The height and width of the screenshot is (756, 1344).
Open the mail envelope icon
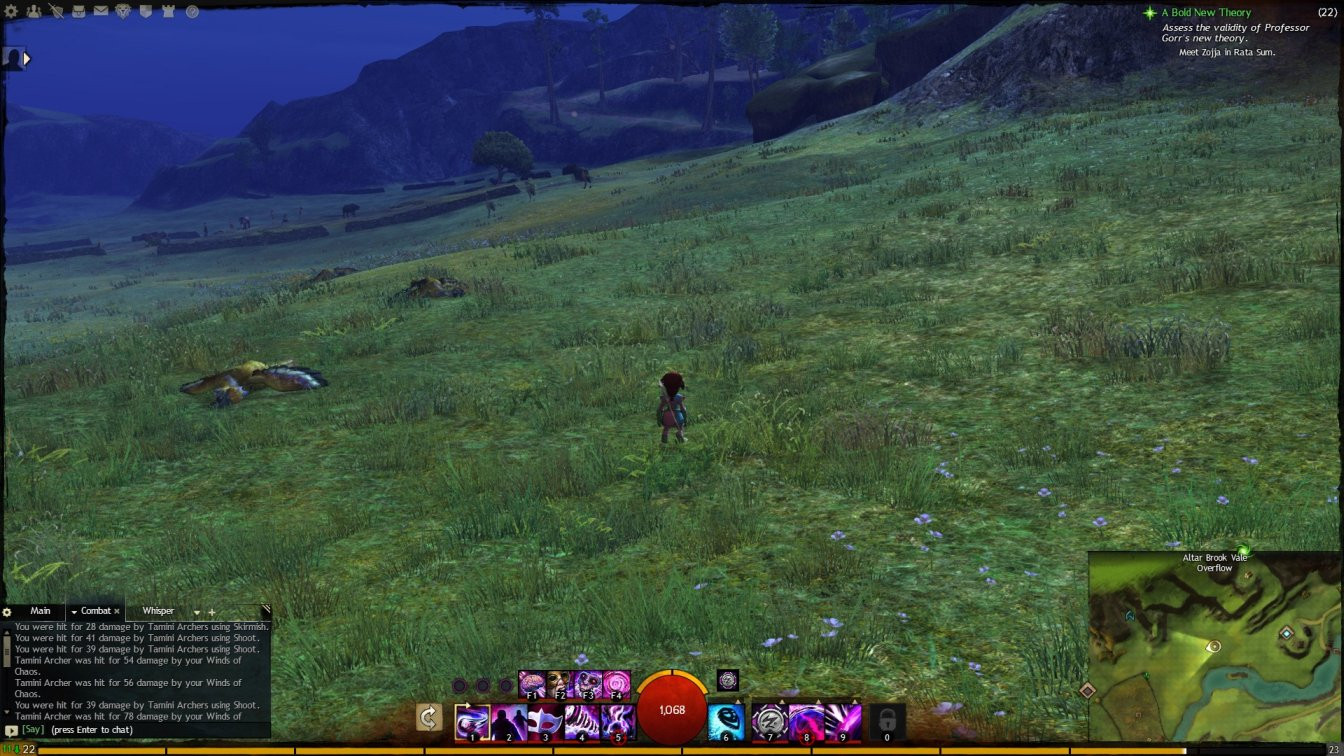pos(101,12)
